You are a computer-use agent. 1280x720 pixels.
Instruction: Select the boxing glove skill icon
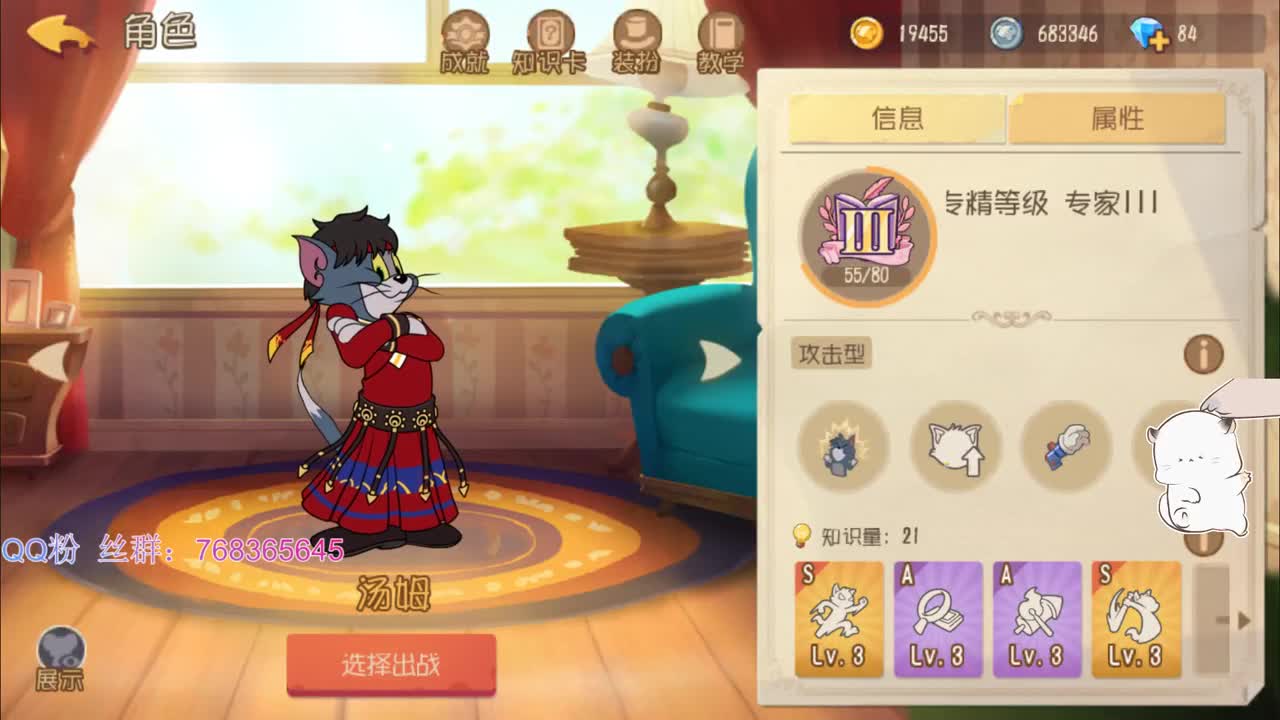1066,449
